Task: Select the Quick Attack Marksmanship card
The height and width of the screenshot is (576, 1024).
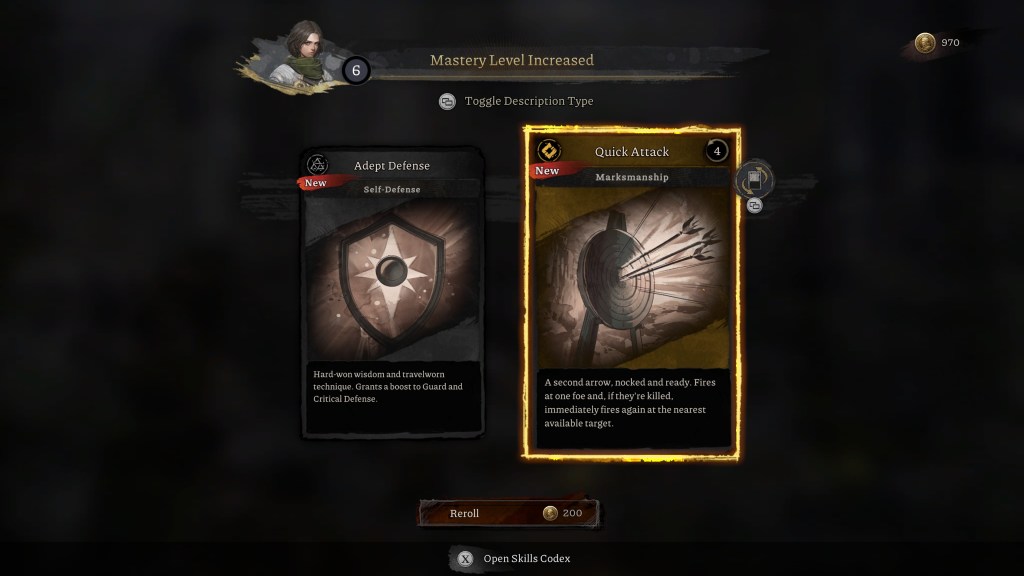Action: (631, 293)
